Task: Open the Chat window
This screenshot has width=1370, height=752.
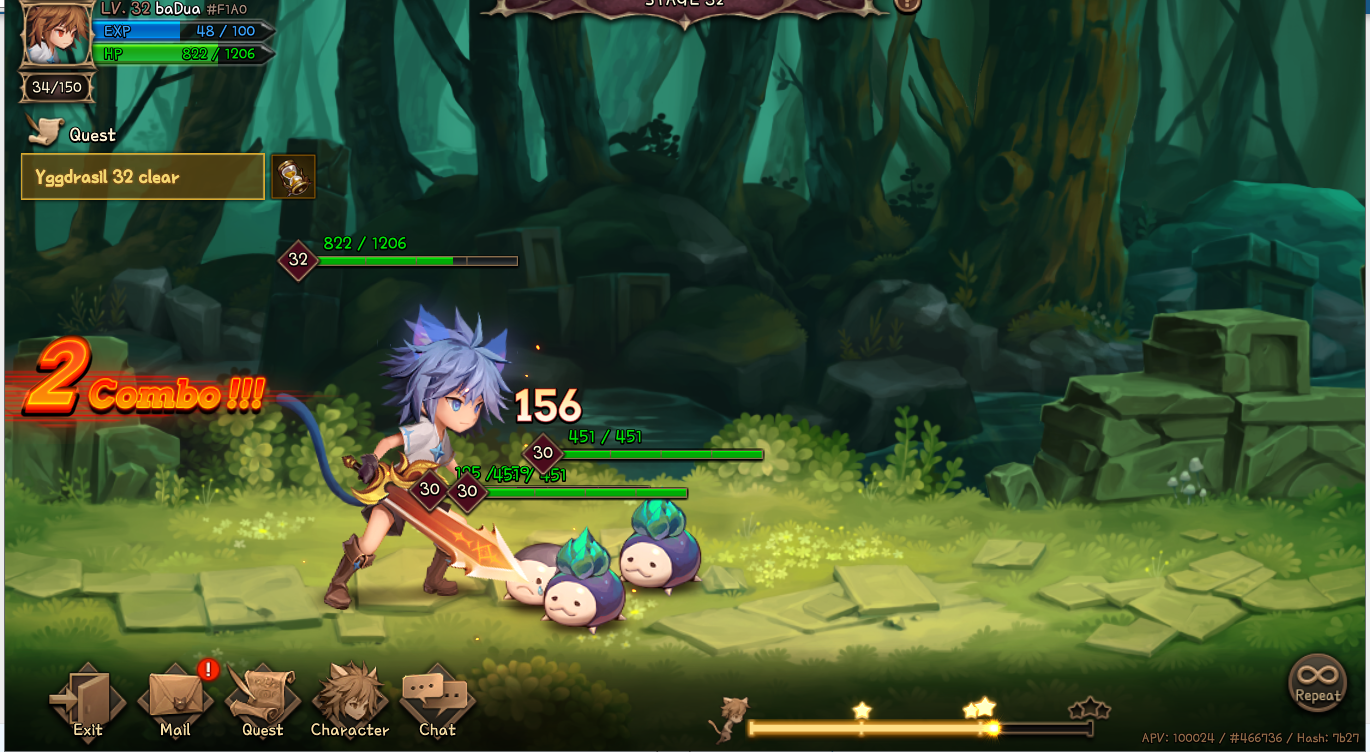Action: point(437,700)
